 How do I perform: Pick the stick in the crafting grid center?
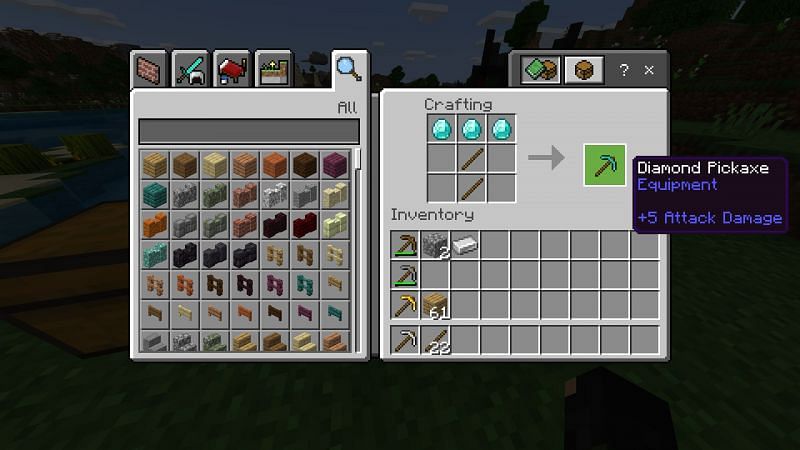point(472,158)
